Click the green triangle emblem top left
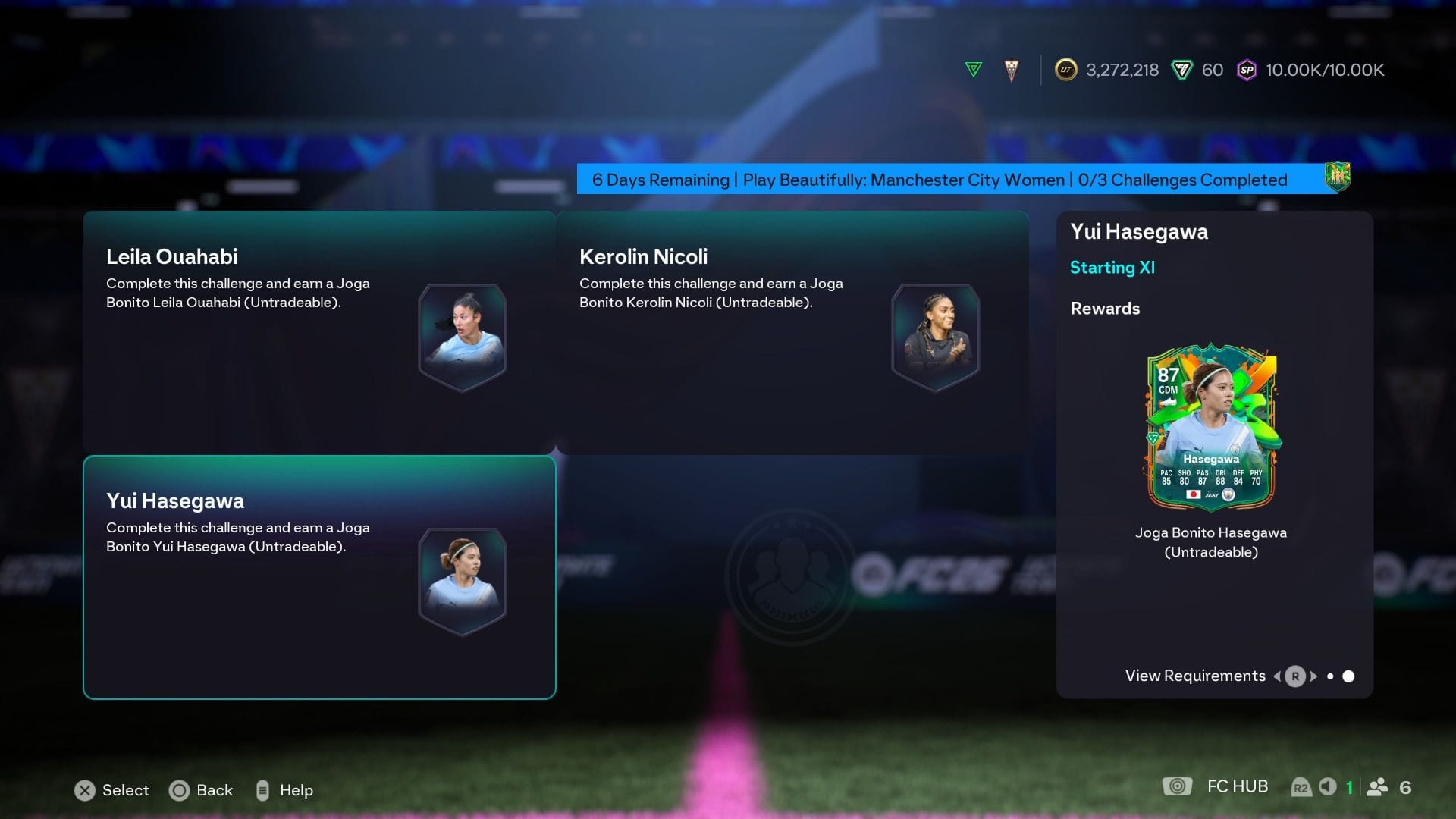1456x819 pixels. (973, 67)
